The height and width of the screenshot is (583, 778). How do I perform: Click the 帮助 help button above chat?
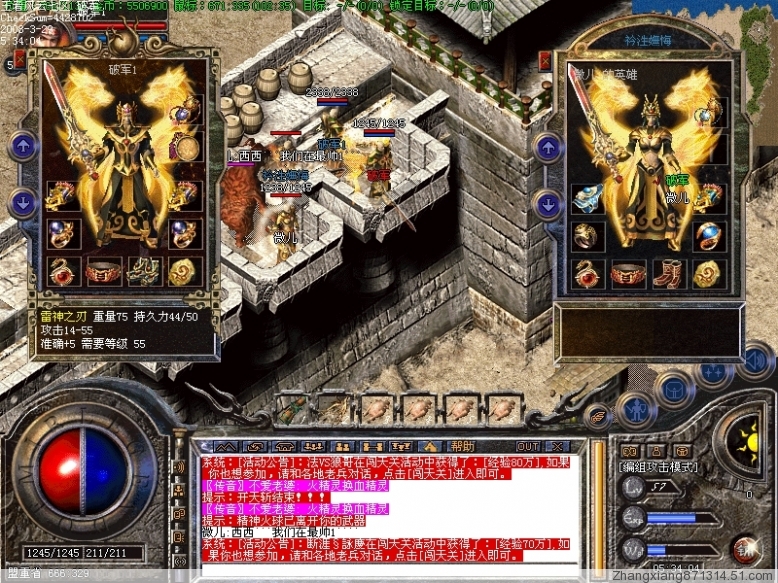click(x=462, y=446)
